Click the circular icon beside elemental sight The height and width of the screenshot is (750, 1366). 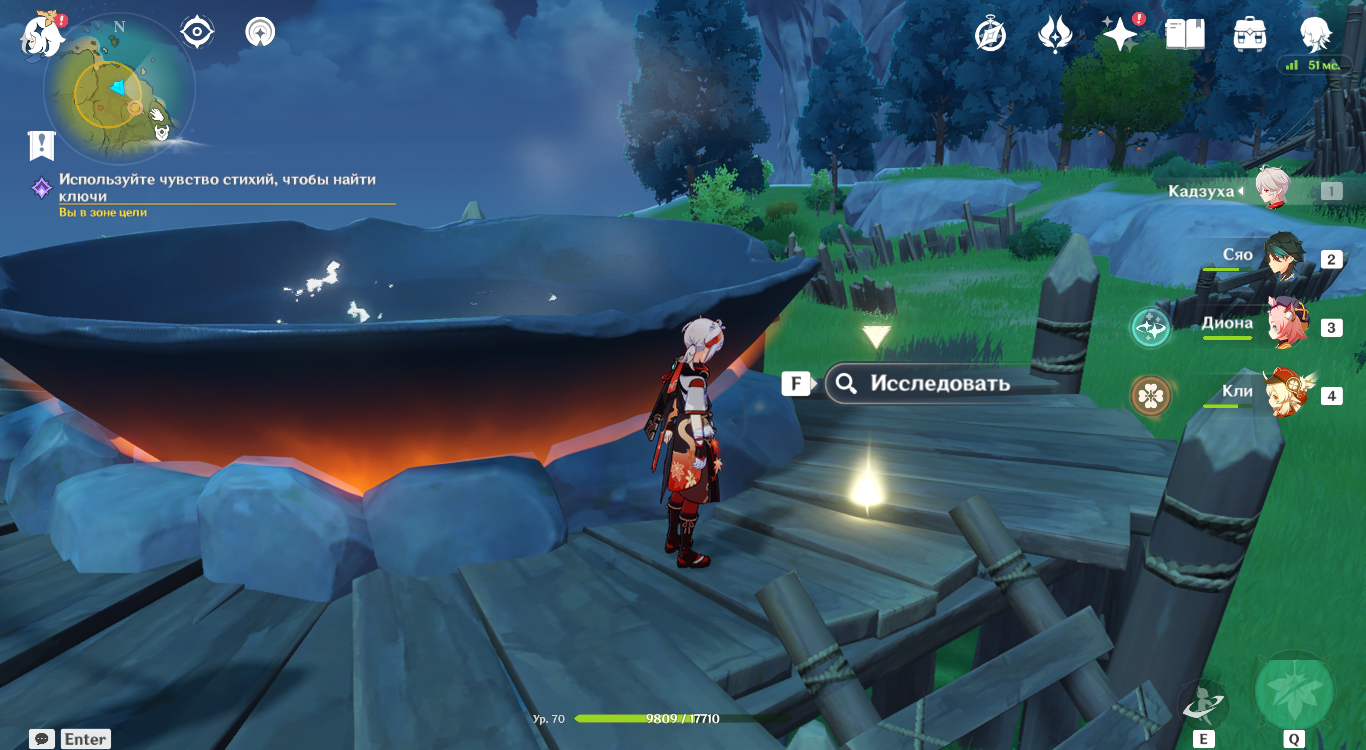[260, 32]
